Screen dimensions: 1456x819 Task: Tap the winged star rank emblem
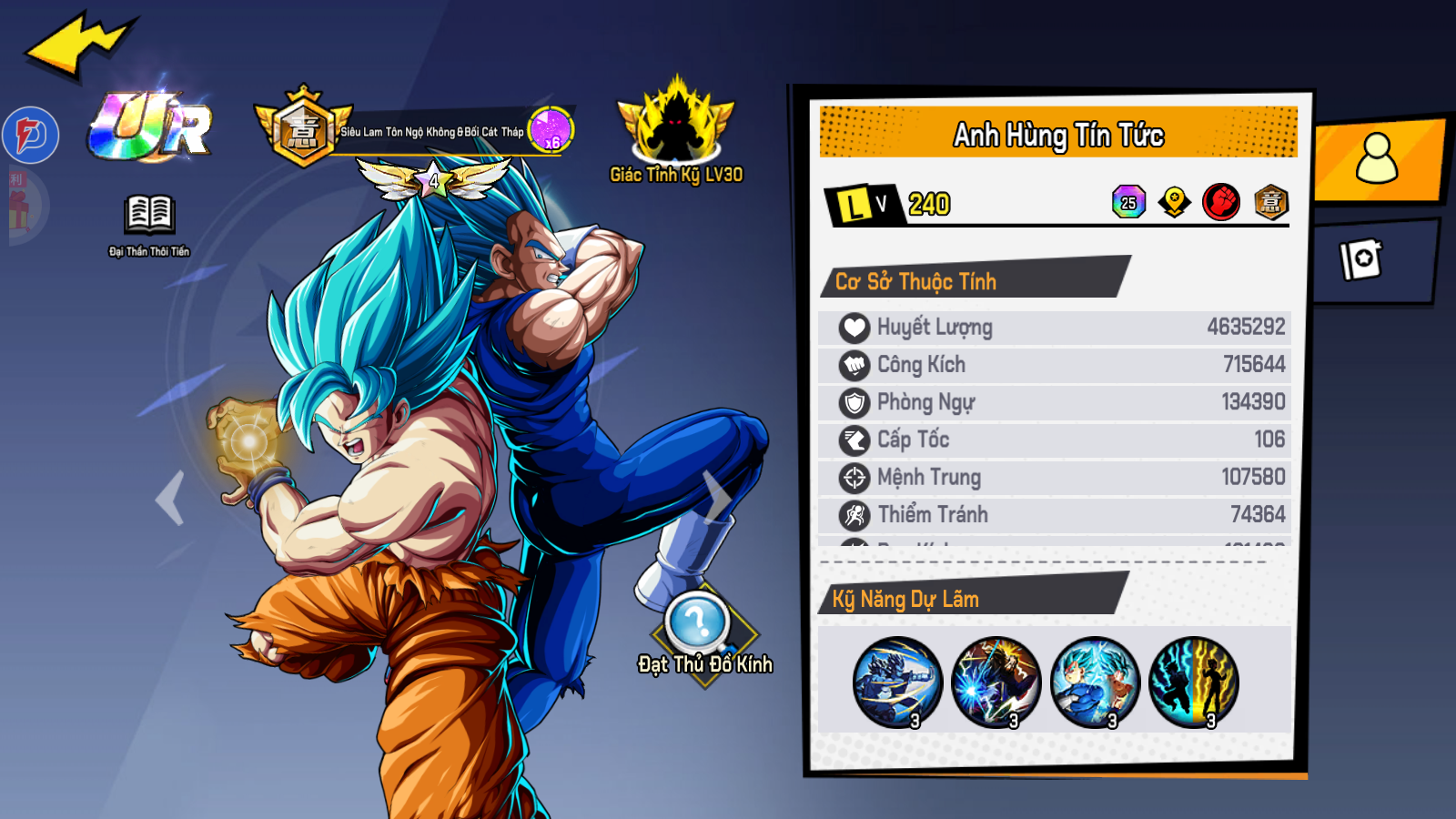click(x=433, y=180)
